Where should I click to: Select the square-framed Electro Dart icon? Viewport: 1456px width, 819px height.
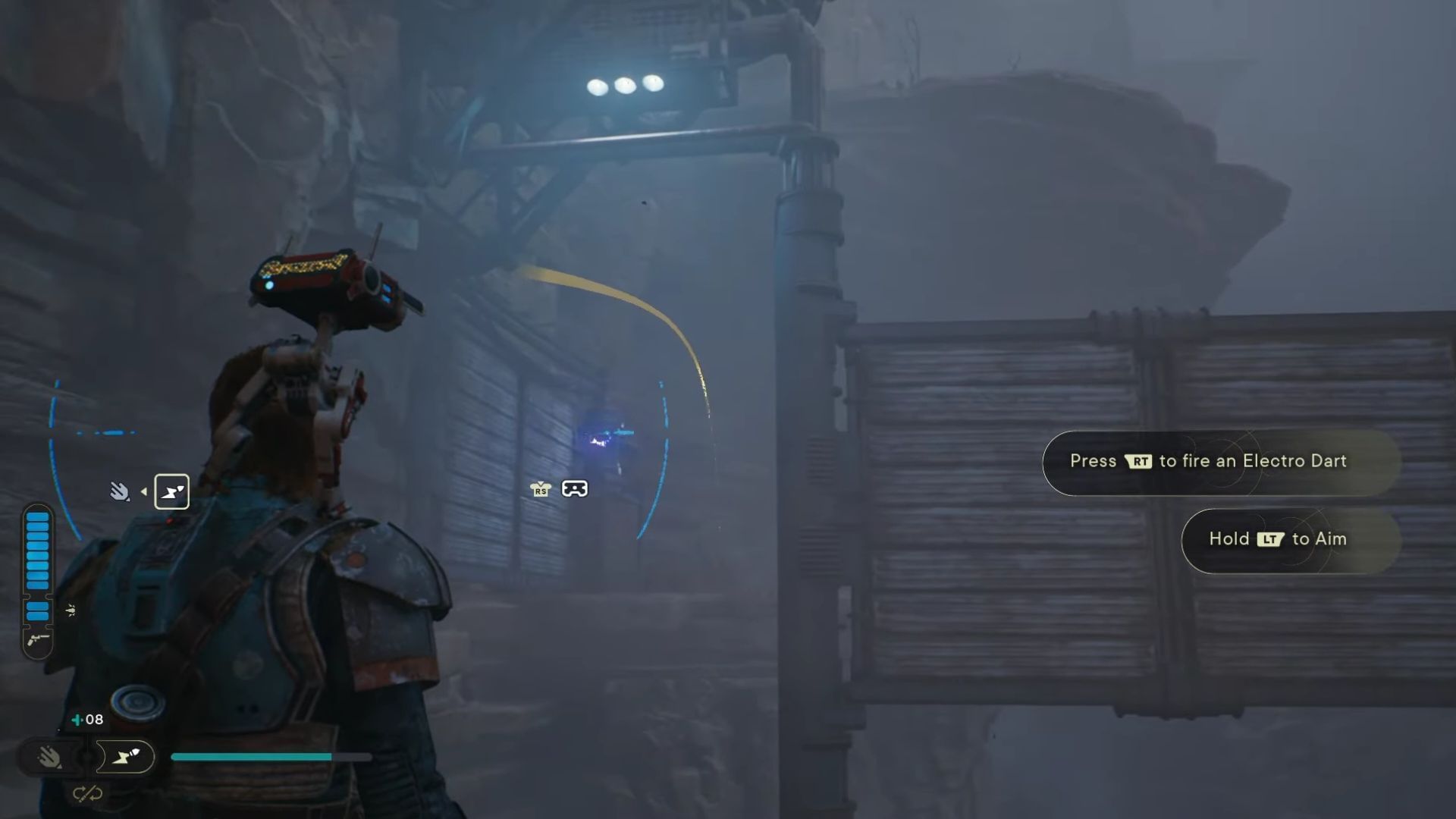(172, 491)
